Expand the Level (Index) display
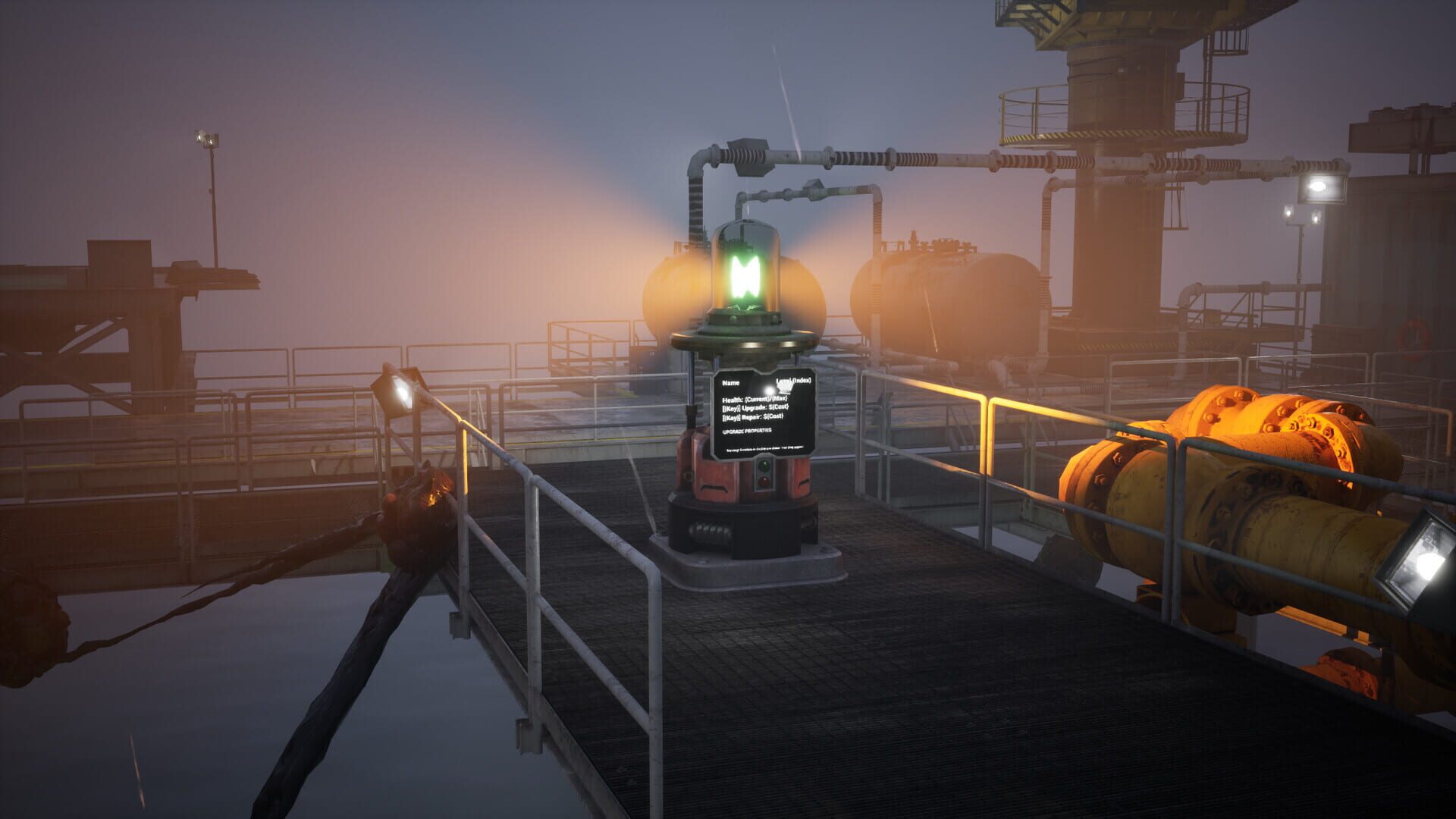Image resolution: width=1456 pixels, height=819 pixels. point(794,380)
